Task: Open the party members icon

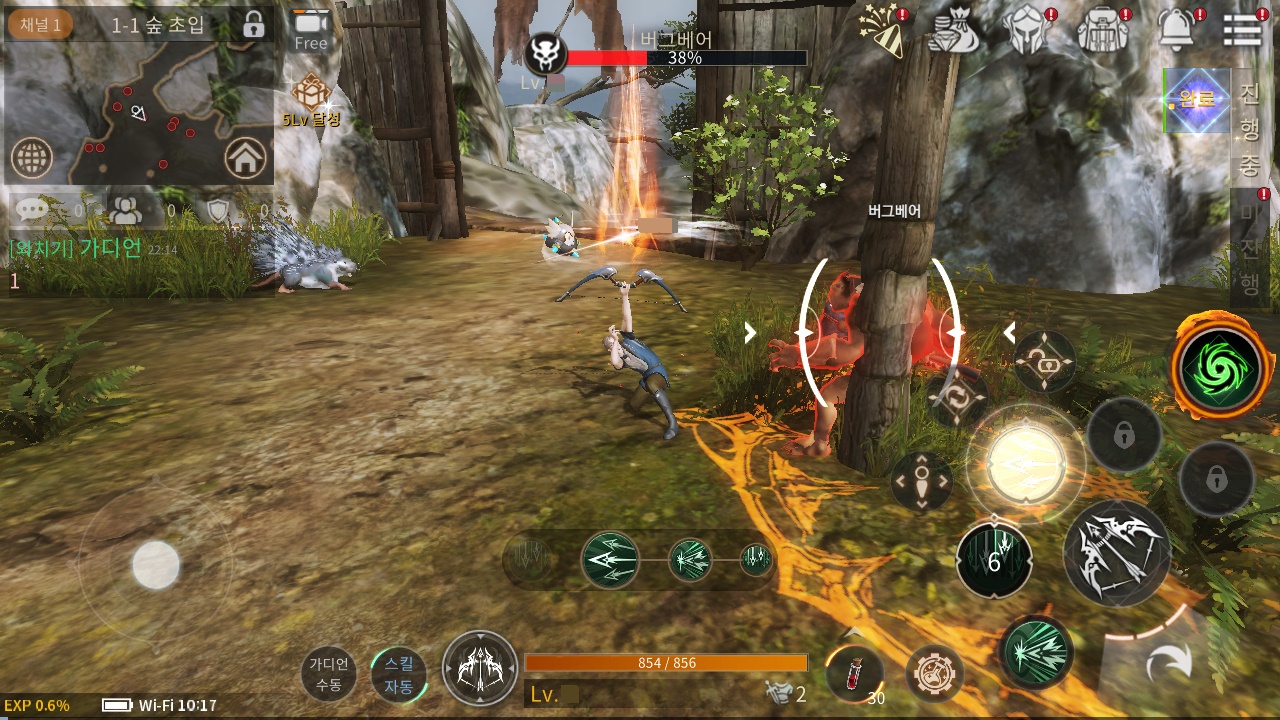Action: pos(126,210)
